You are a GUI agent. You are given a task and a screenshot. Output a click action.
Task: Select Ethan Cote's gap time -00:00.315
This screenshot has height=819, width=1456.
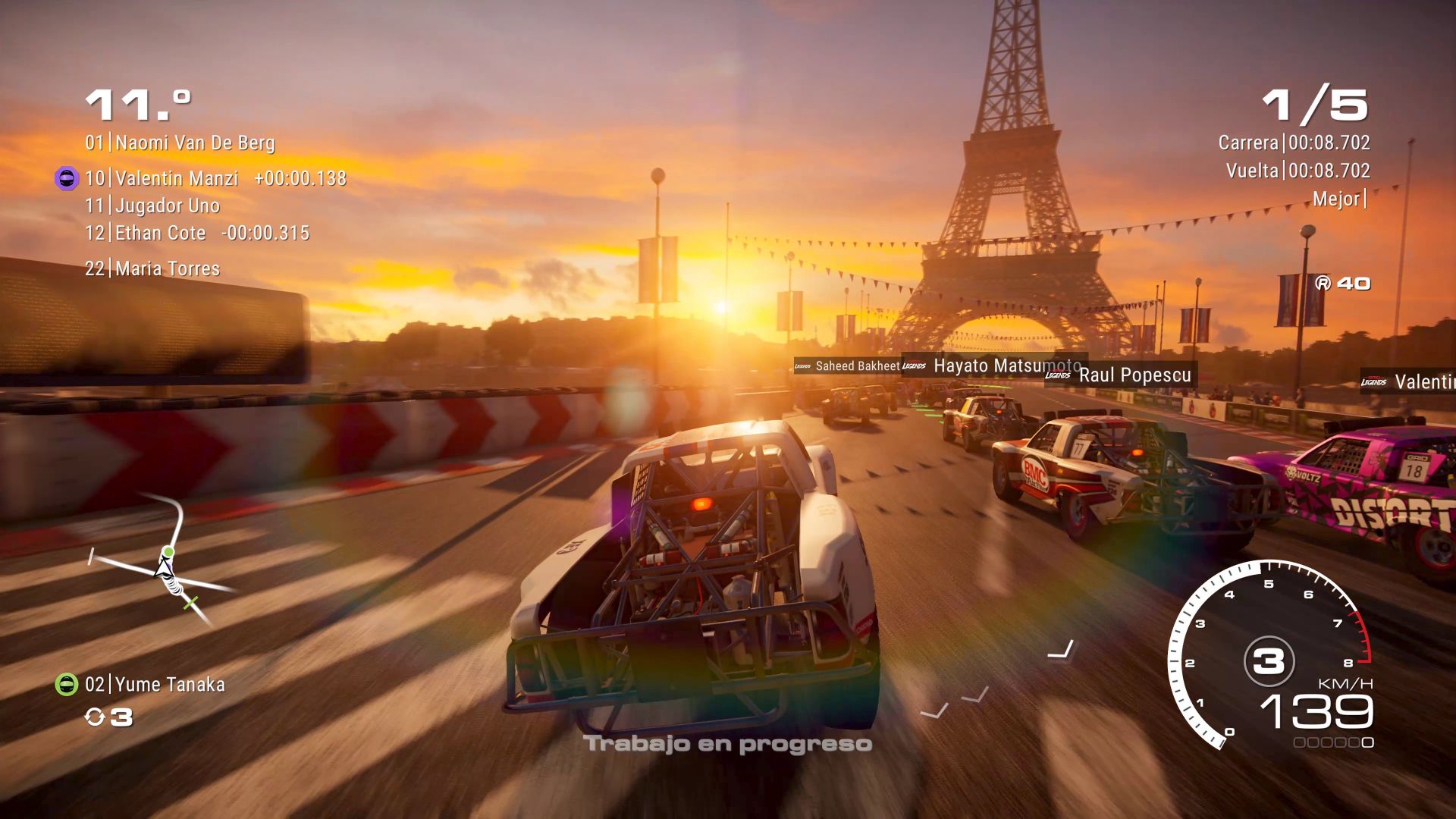point(265,233)
